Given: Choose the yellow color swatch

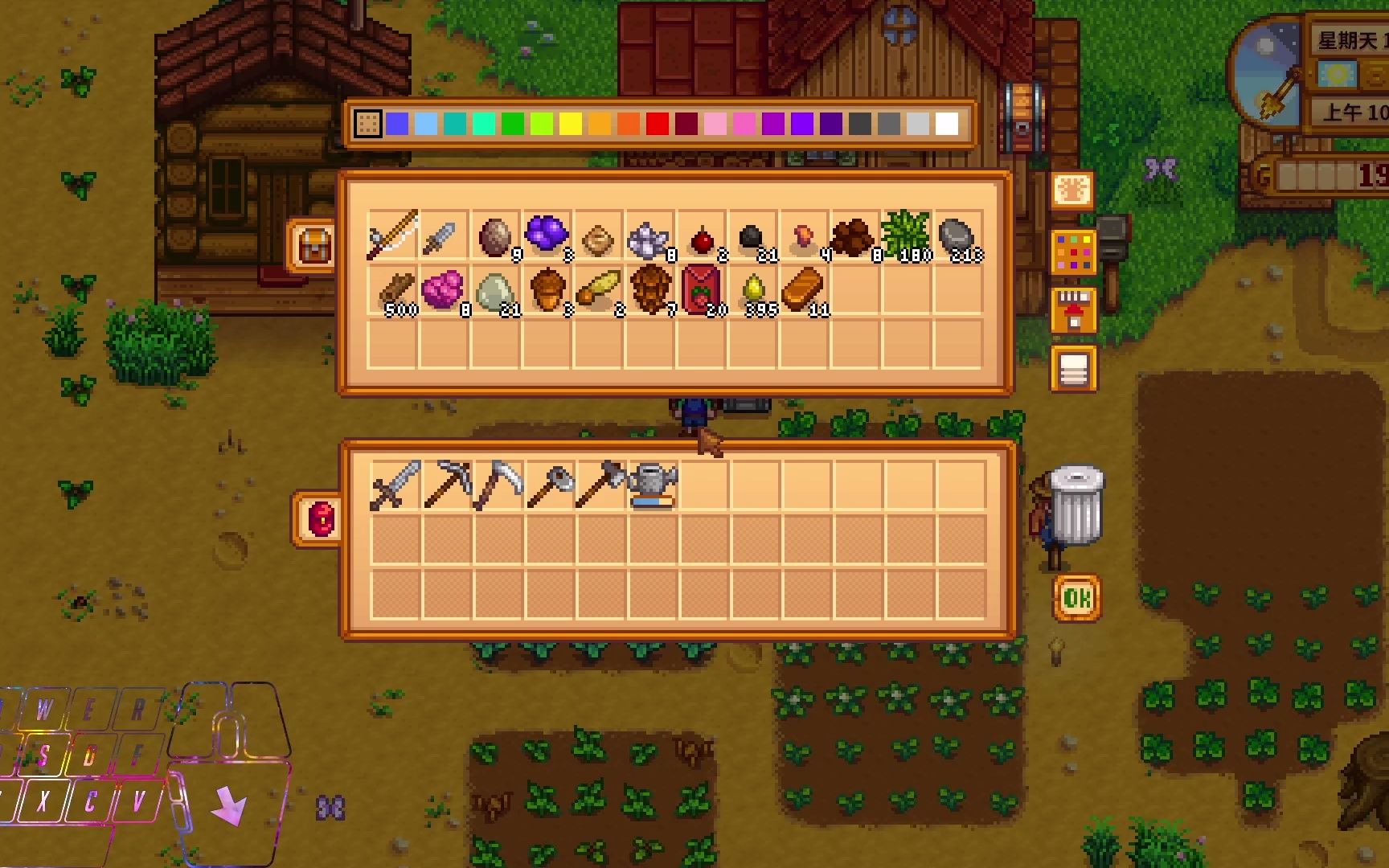Looking at the screenshot, I should (x=571, y=124).
